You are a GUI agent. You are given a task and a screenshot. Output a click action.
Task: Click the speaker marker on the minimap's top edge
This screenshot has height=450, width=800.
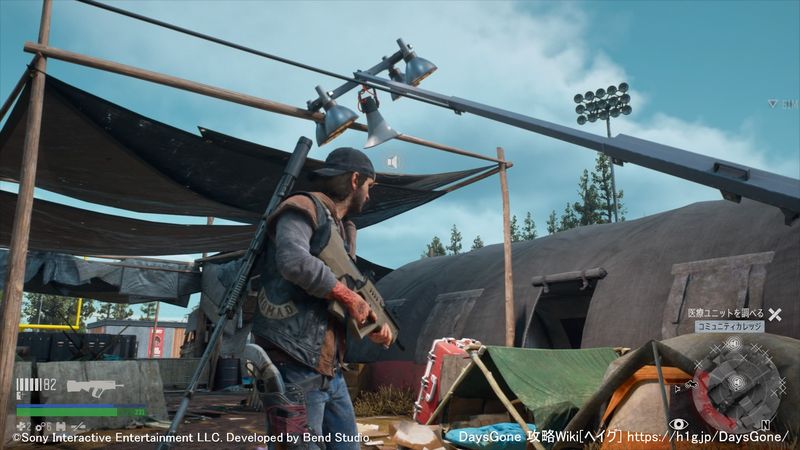[732, 344]
